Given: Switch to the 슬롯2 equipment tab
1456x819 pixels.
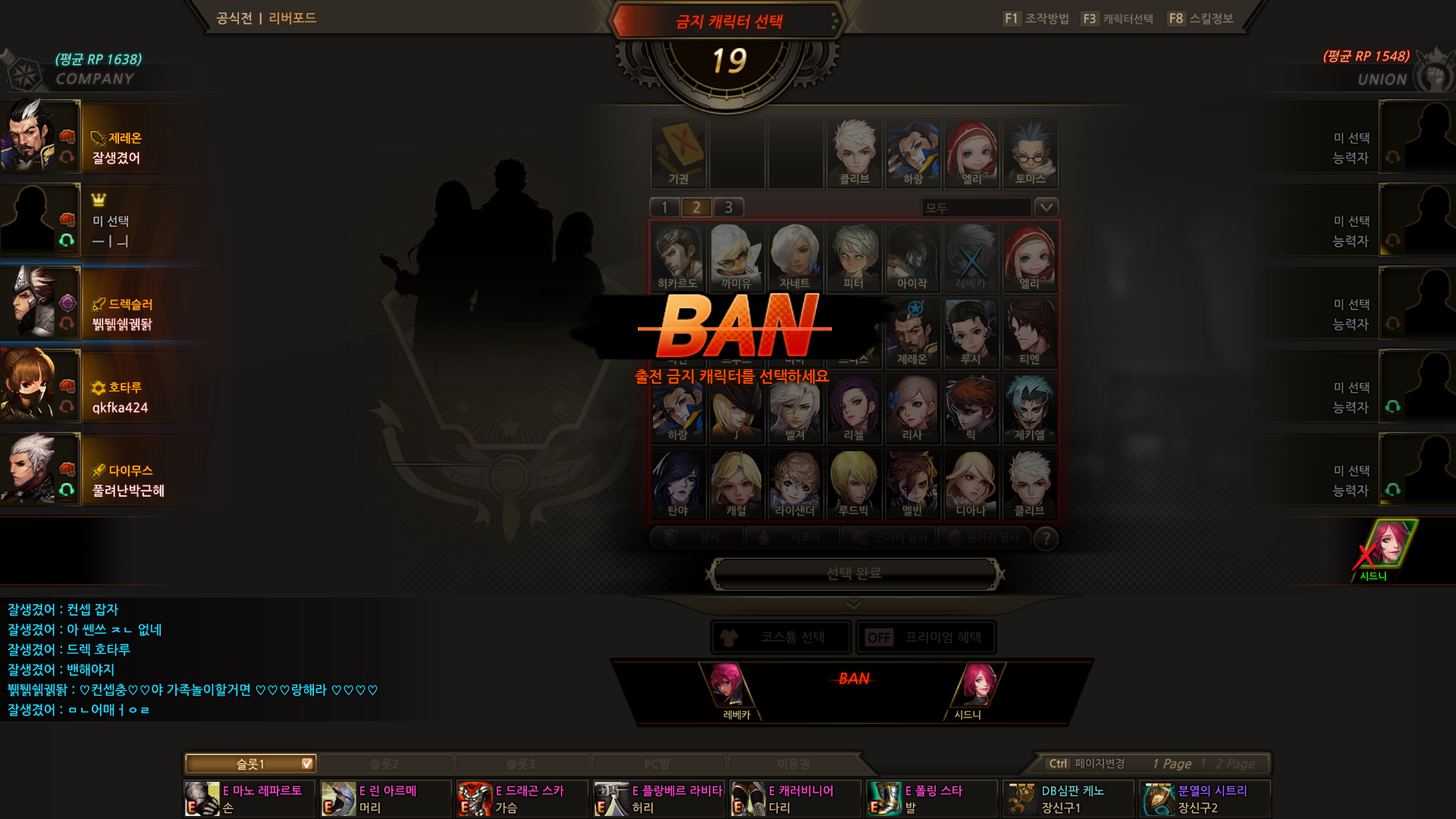Looking at the screenshot, I should [384, 764].
